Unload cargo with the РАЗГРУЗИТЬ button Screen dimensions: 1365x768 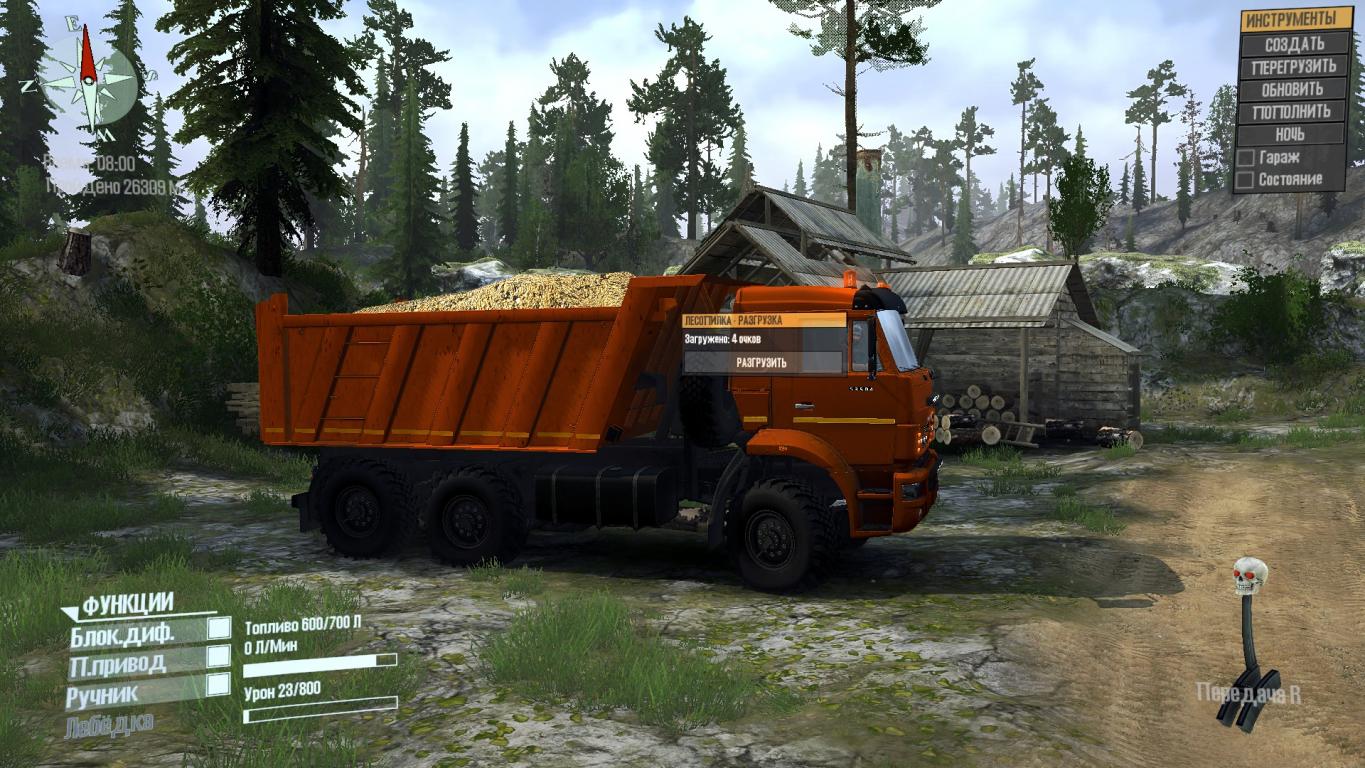(762, 362)
